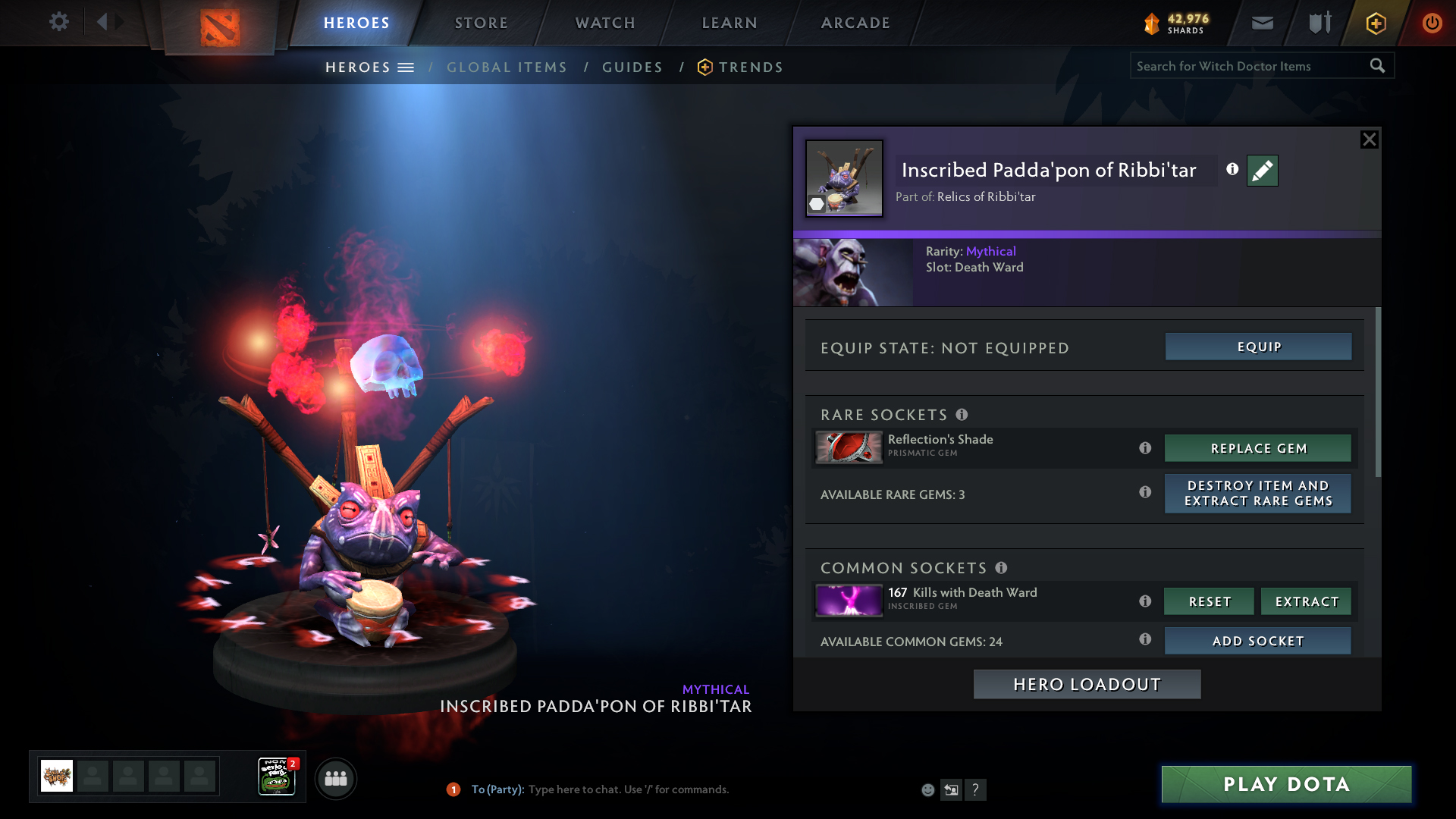
Task: Open the settings gear menu
Action: 59,21
